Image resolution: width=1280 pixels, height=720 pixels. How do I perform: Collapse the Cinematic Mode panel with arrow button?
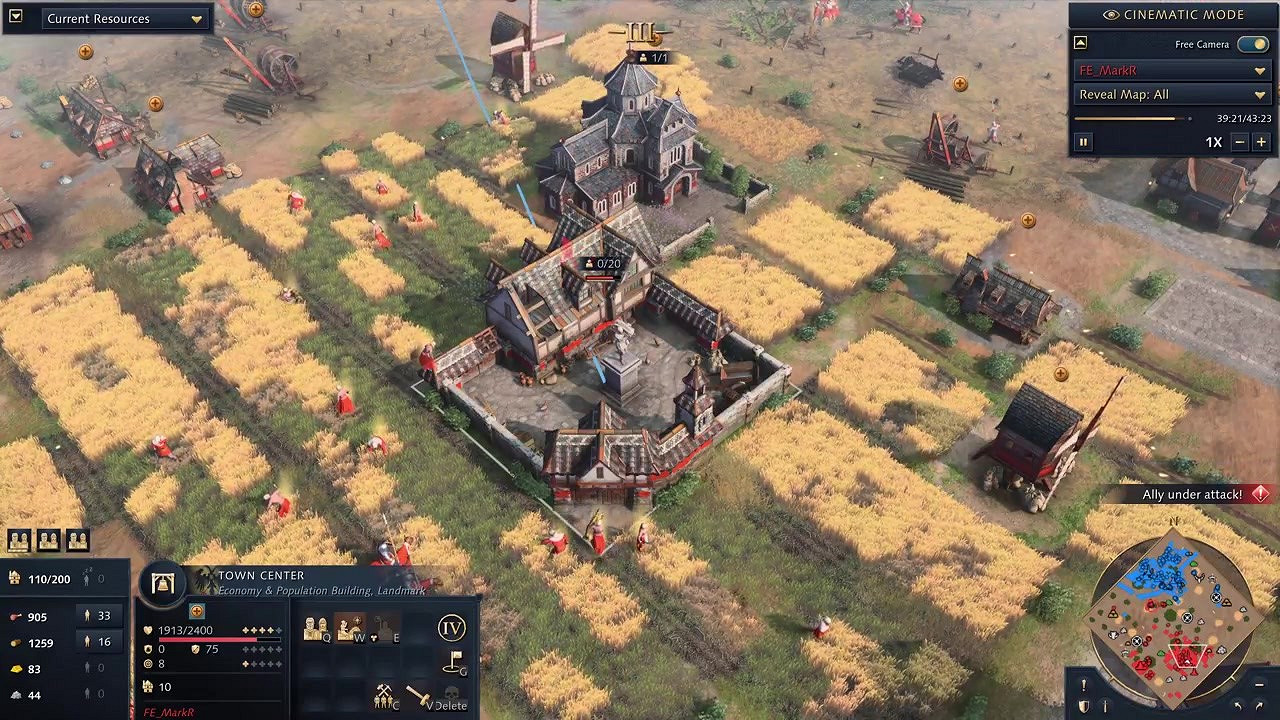point(1080,42)
